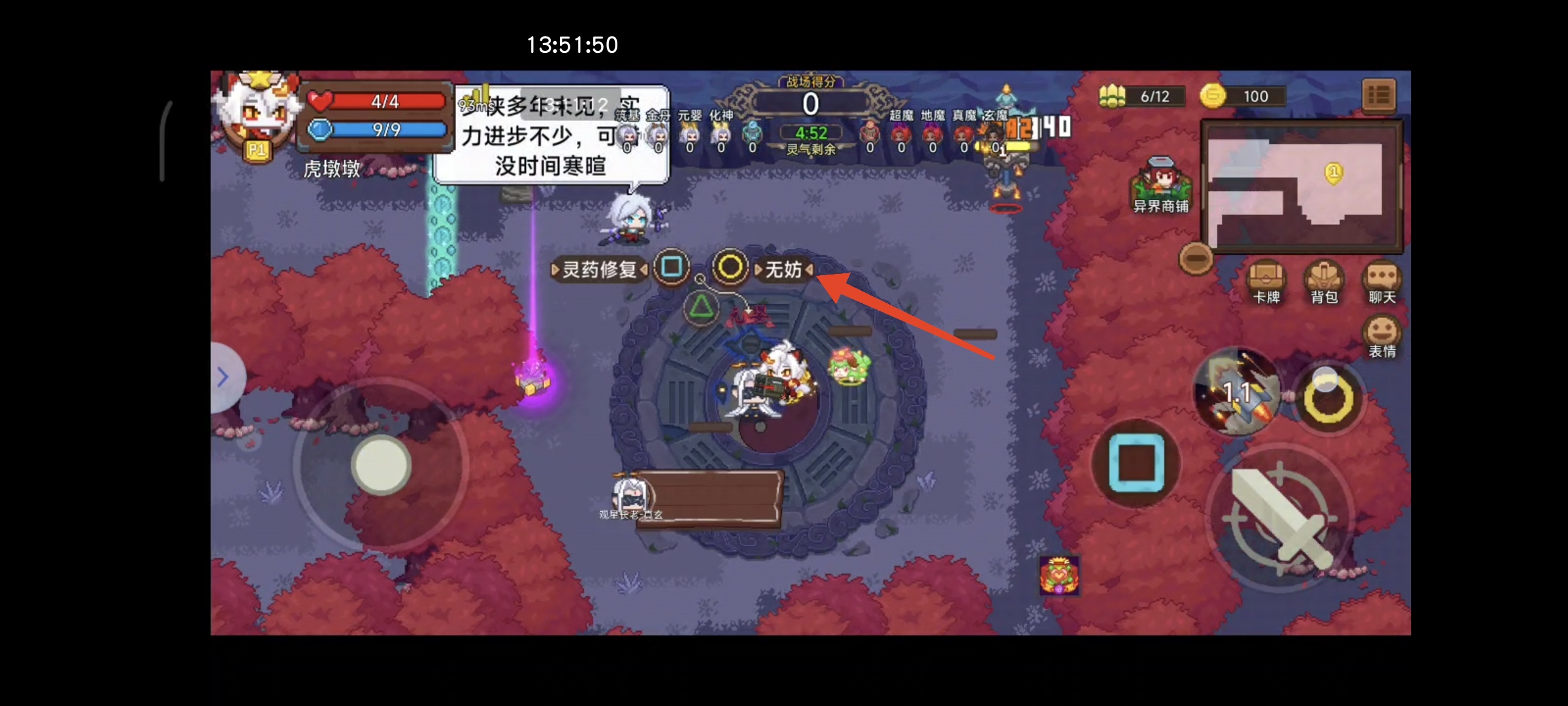Screen dimensions: 1568x706
Task: Expand the left-edge blue chevron panel
Action: point(225,378)
